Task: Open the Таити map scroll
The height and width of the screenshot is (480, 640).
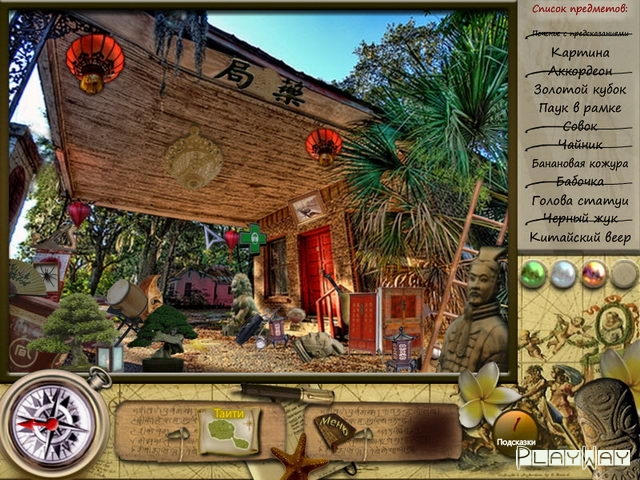Action: coord(228,430)
